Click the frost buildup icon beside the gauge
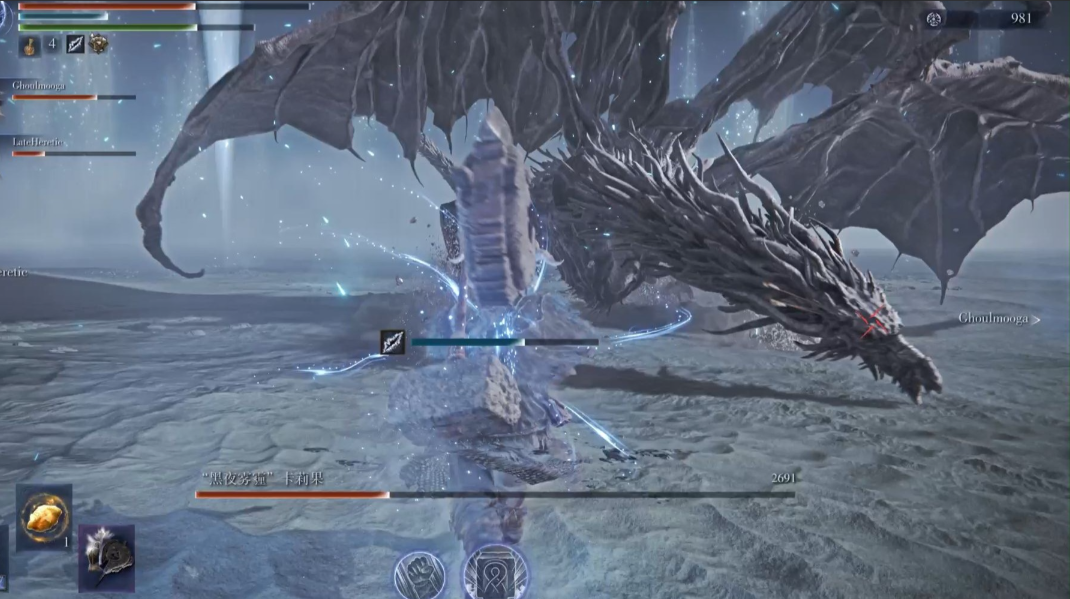 393,342
